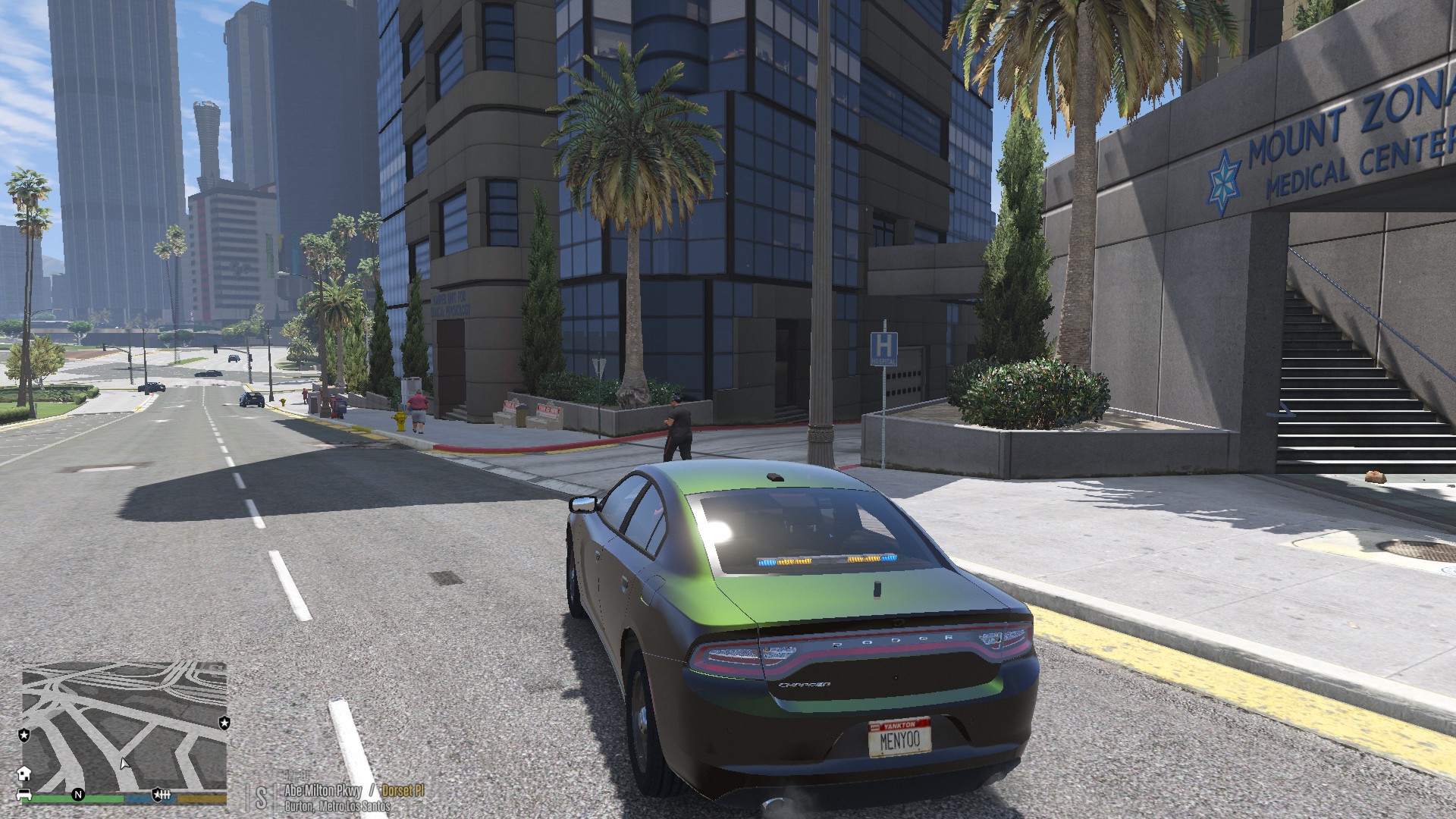Select the safehouse house blip on minimap

(24, 773)
